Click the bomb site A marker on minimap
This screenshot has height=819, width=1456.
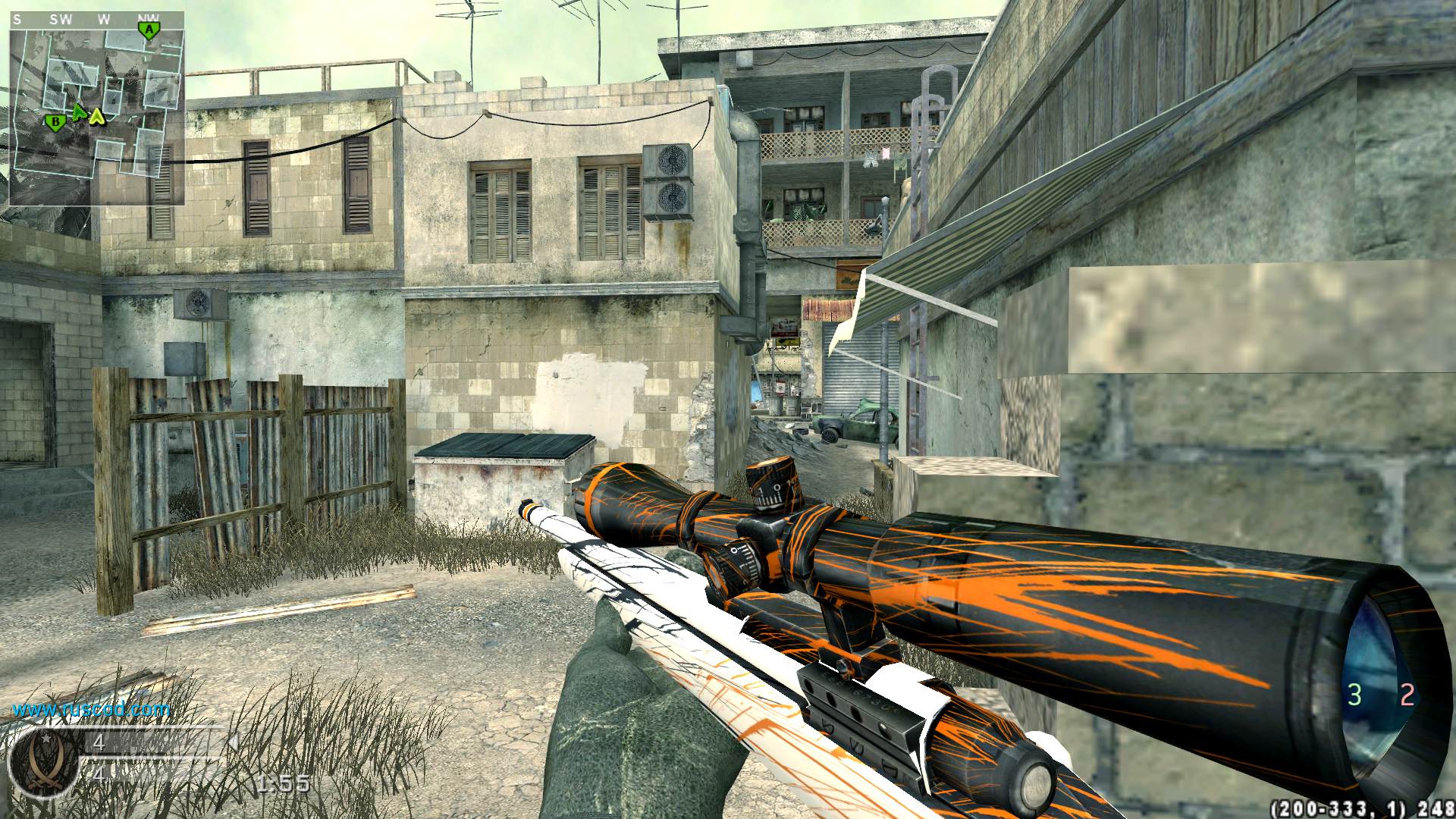149,30
